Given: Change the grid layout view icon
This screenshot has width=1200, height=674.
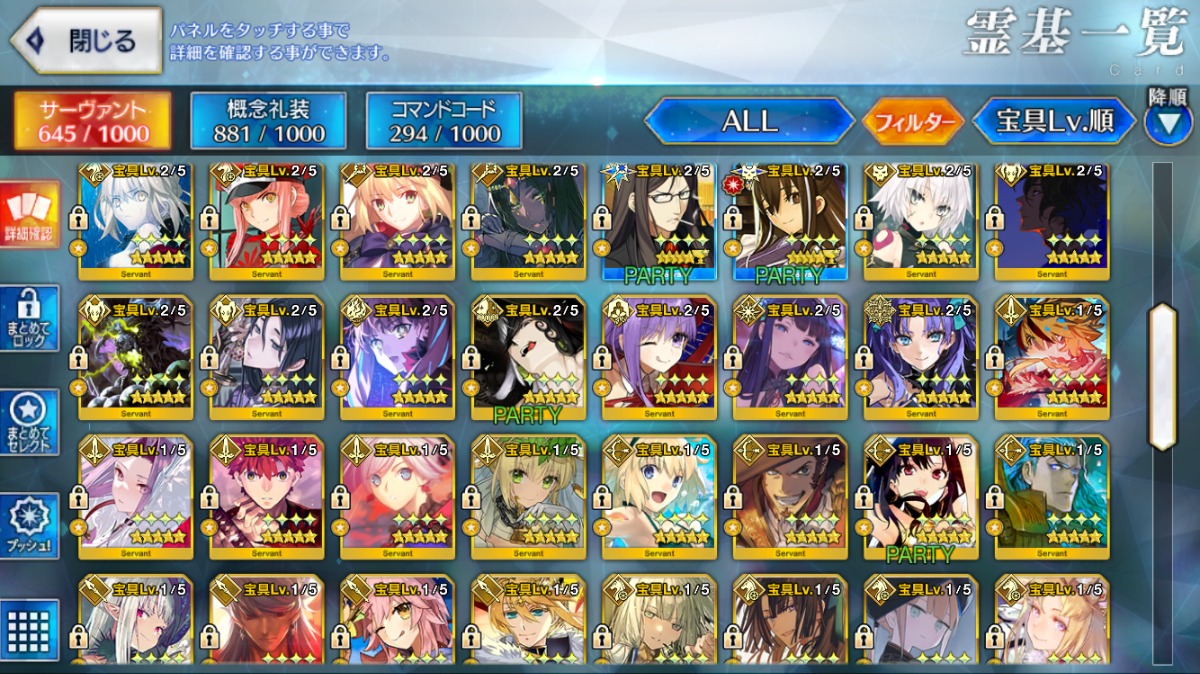Looking at the screenshot, I should (x=30, y=630).
